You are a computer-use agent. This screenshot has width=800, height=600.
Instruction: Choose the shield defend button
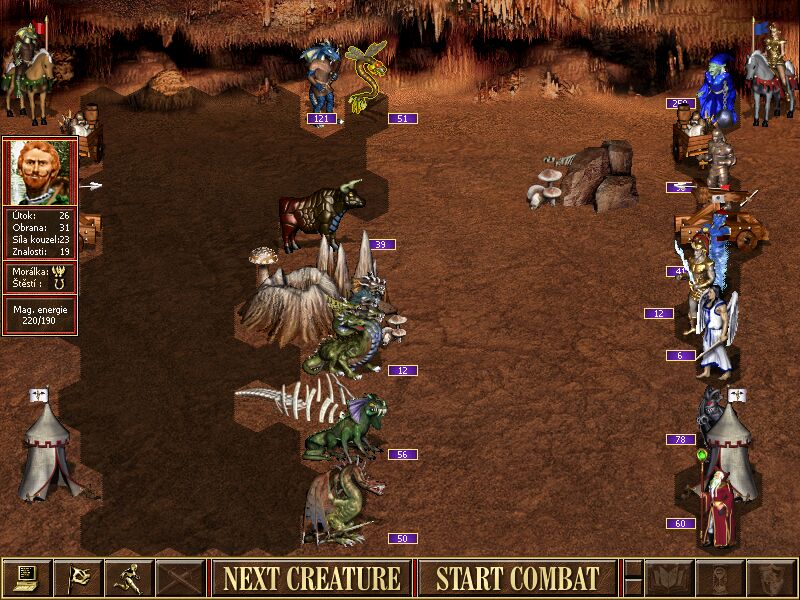[x=771, y=578]
